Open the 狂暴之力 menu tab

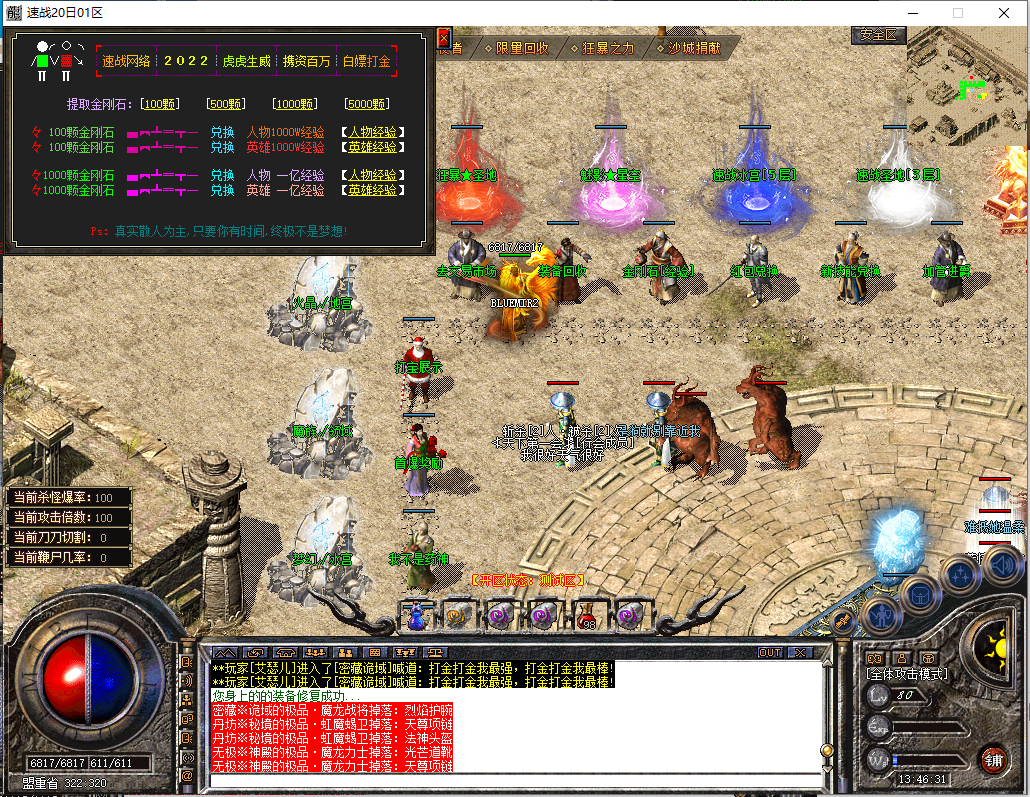[x=602, y=47]
